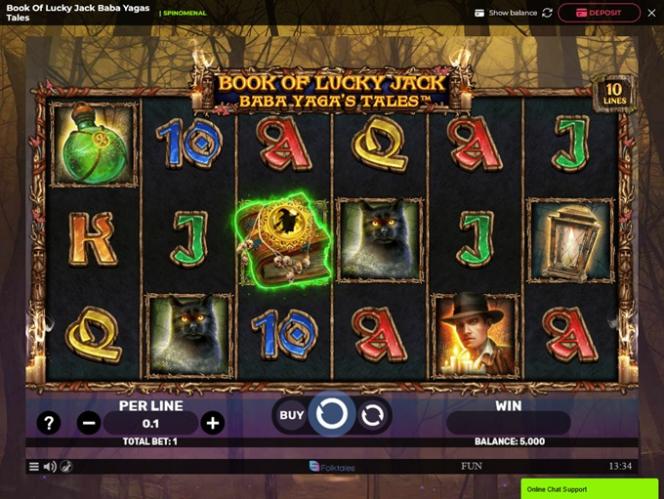Close the game window with the X
This screenshot has width=664, height=499.
(651, 13)
